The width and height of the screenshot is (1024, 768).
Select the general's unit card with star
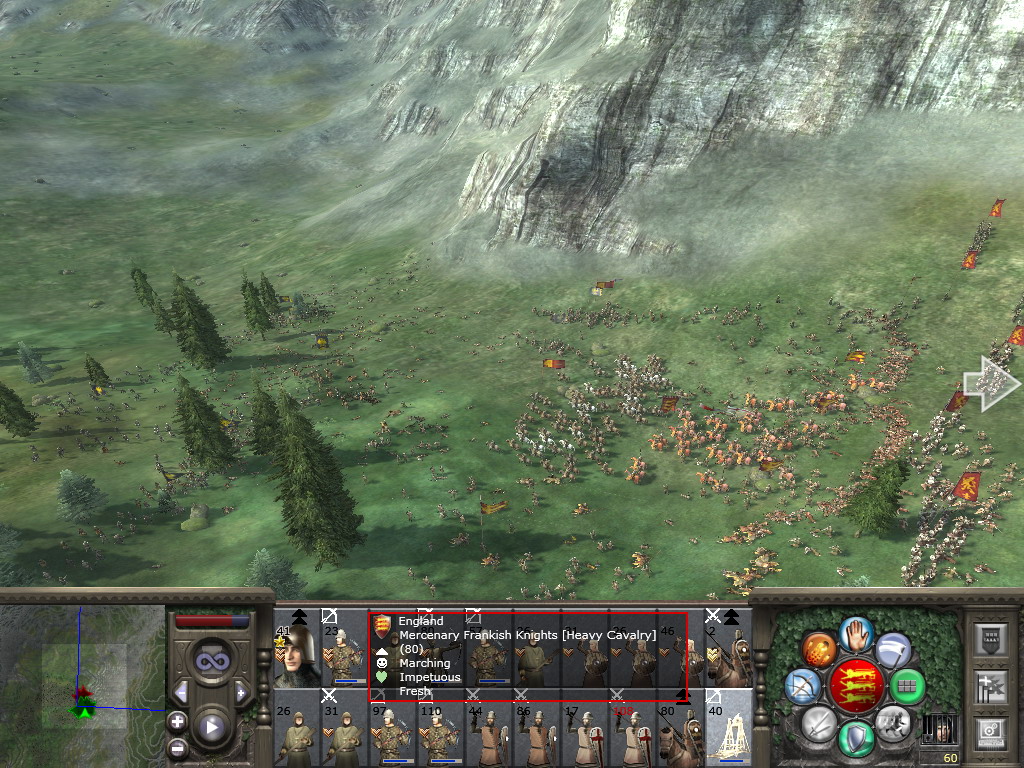click(x=296, y=648)
